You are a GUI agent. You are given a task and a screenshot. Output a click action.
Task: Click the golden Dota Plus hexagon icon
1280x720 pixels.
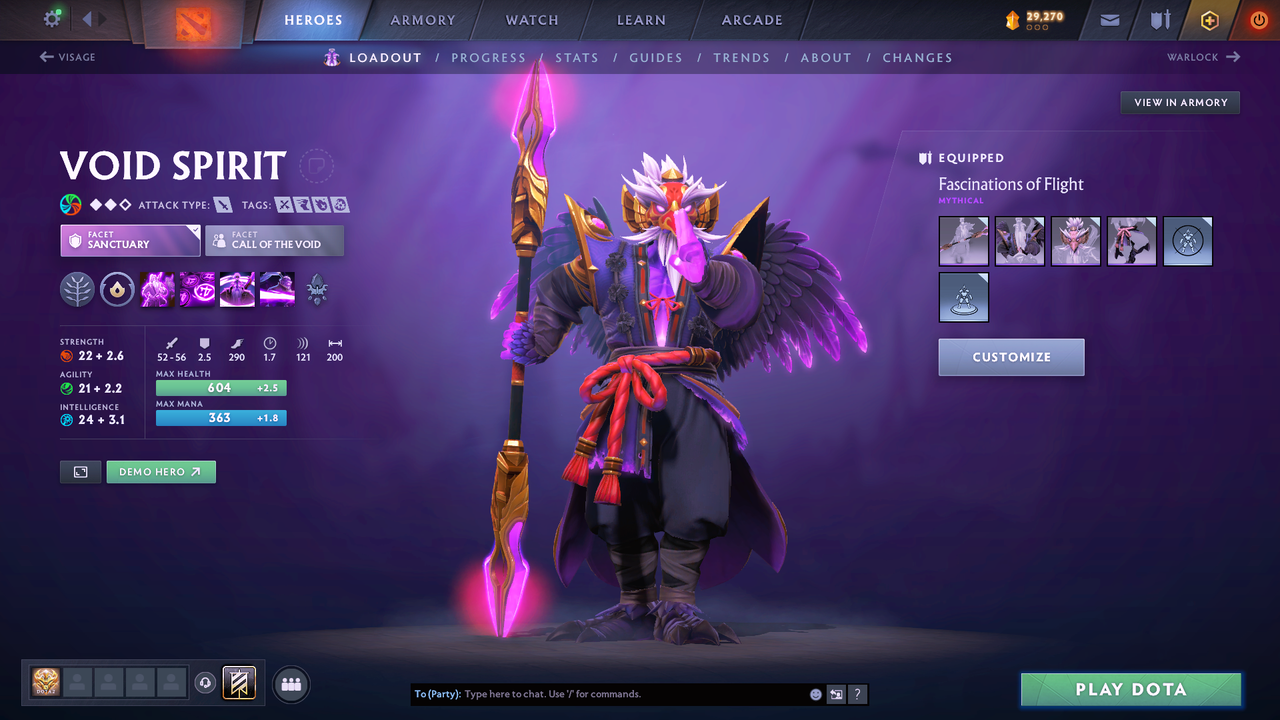coord(1209,20)
